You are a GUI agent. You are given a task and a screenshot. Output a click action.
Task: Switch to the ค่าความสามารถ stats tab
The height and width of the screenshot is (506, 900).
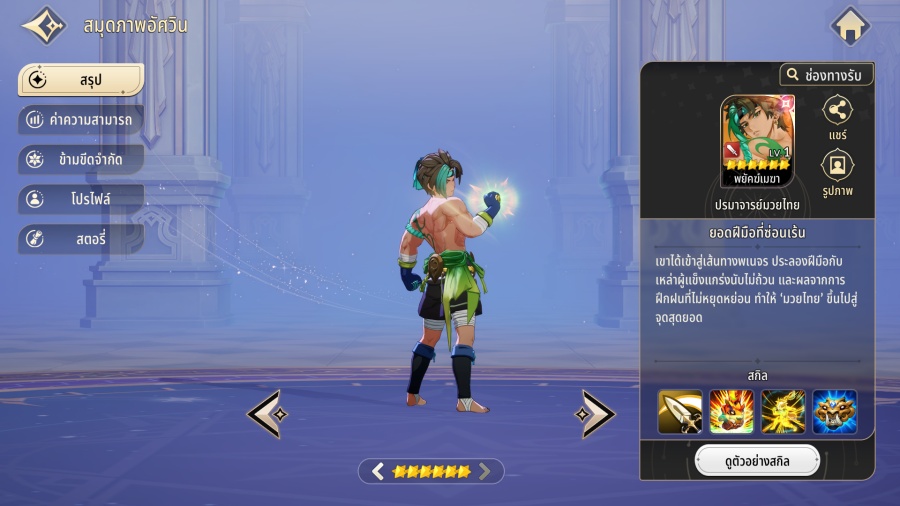[x=81, y=120]
